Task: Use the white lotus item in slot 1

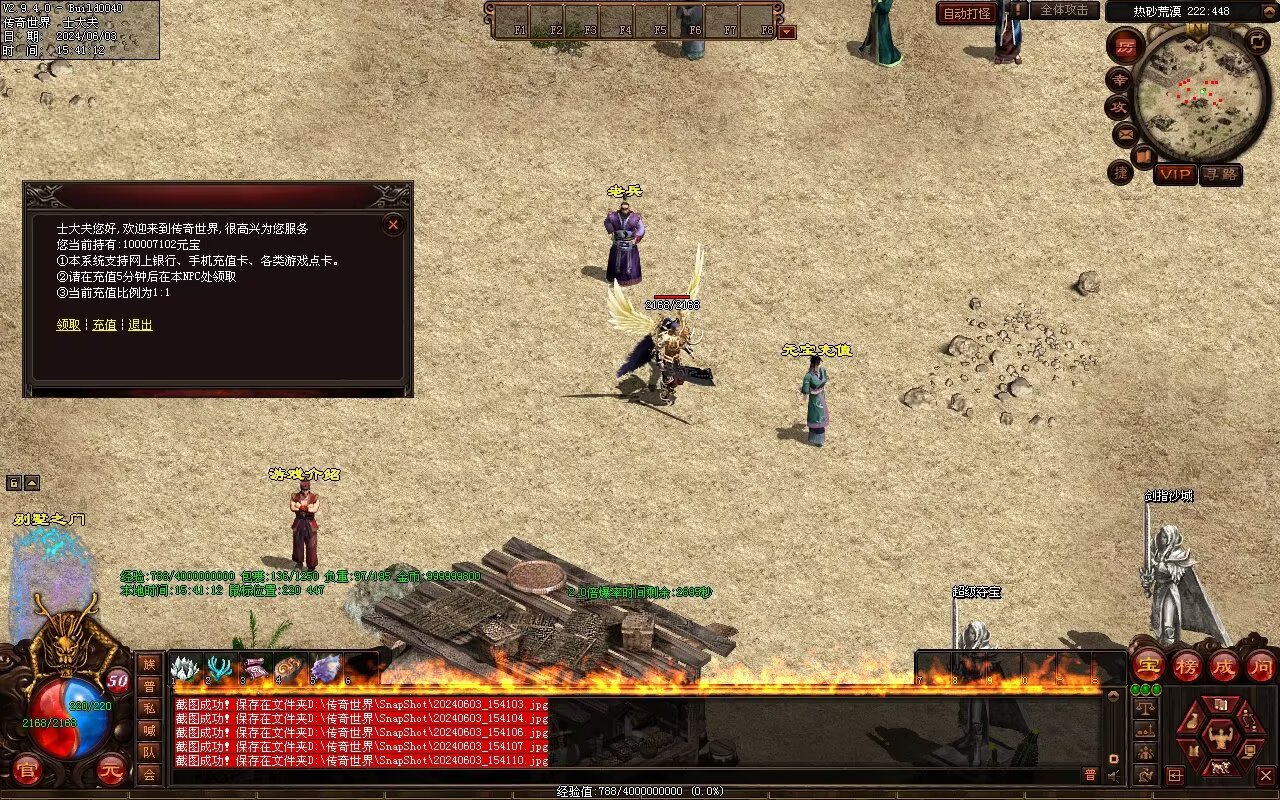Action: pyautogui.click(x=185, y=668)
